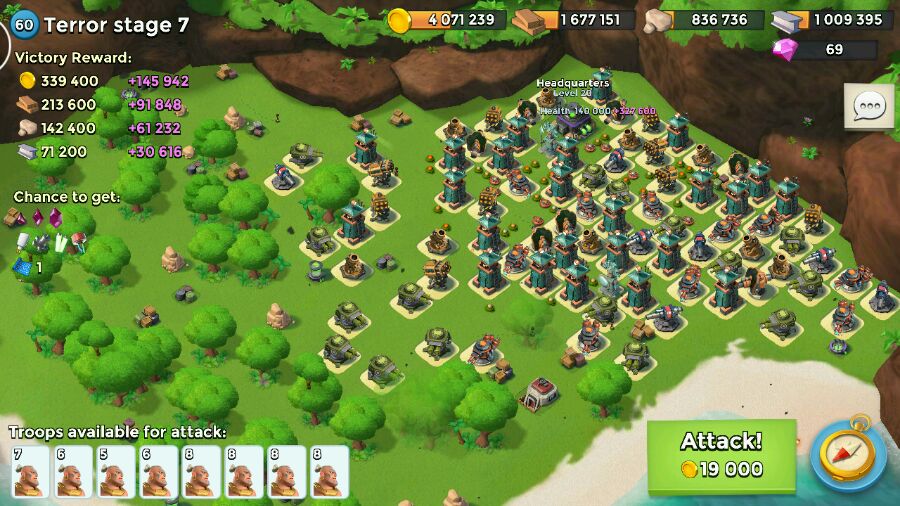Select the troop card showing 5 units
The width and height of the screenshot is (900, 506).
coord(116,471)
